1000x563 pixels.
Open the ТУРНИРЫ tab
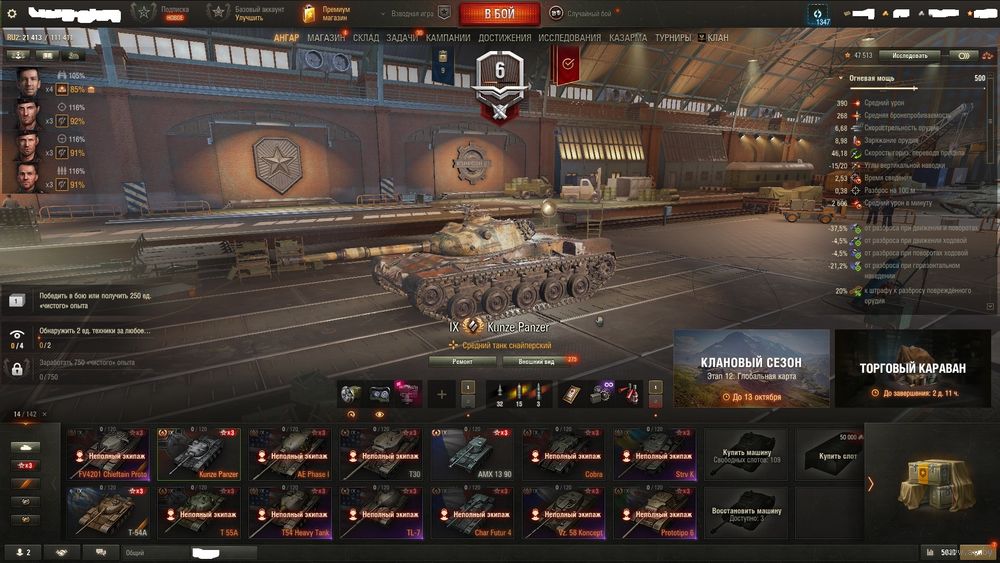(673, 38)
